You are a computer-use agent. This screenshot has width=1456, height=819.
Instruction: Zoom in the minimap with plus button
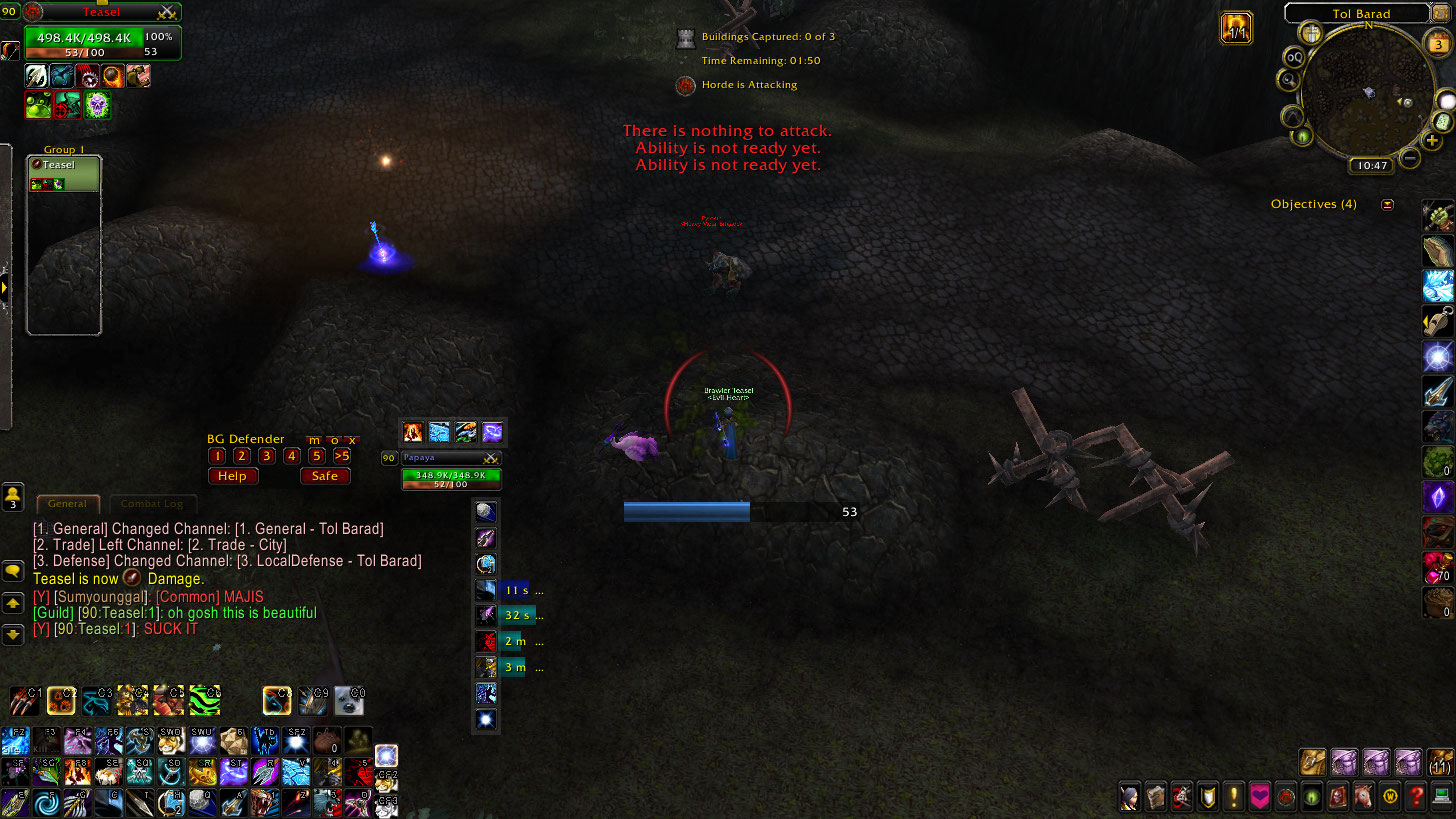(x=1432, y=141)
